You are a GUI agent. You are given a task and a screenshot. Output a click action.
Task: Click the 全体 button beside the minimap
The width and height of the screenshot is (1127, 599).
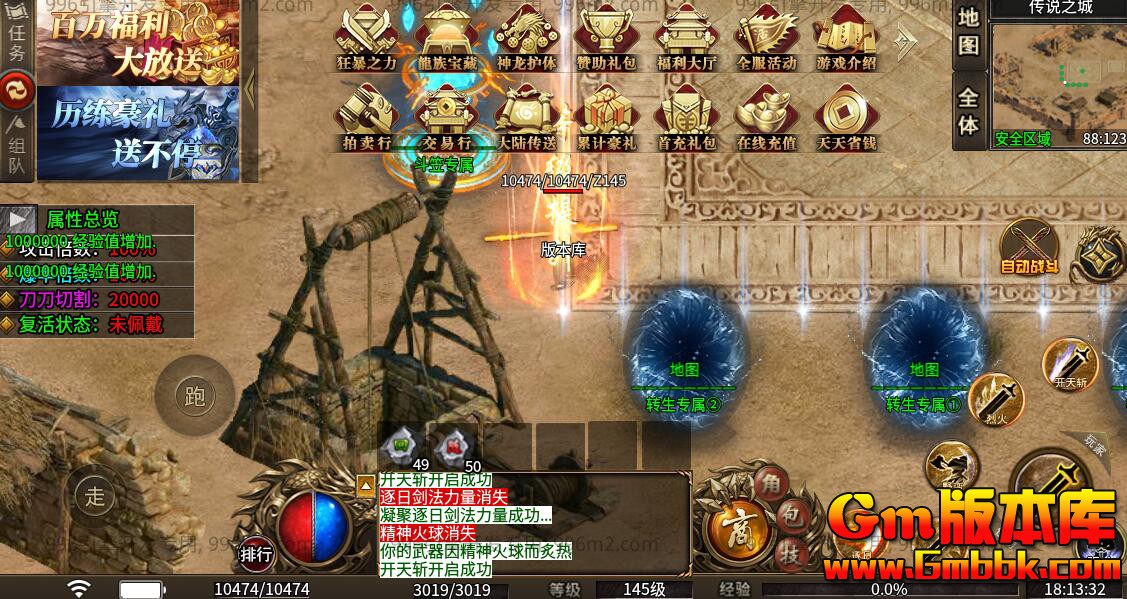pos(968,111)
